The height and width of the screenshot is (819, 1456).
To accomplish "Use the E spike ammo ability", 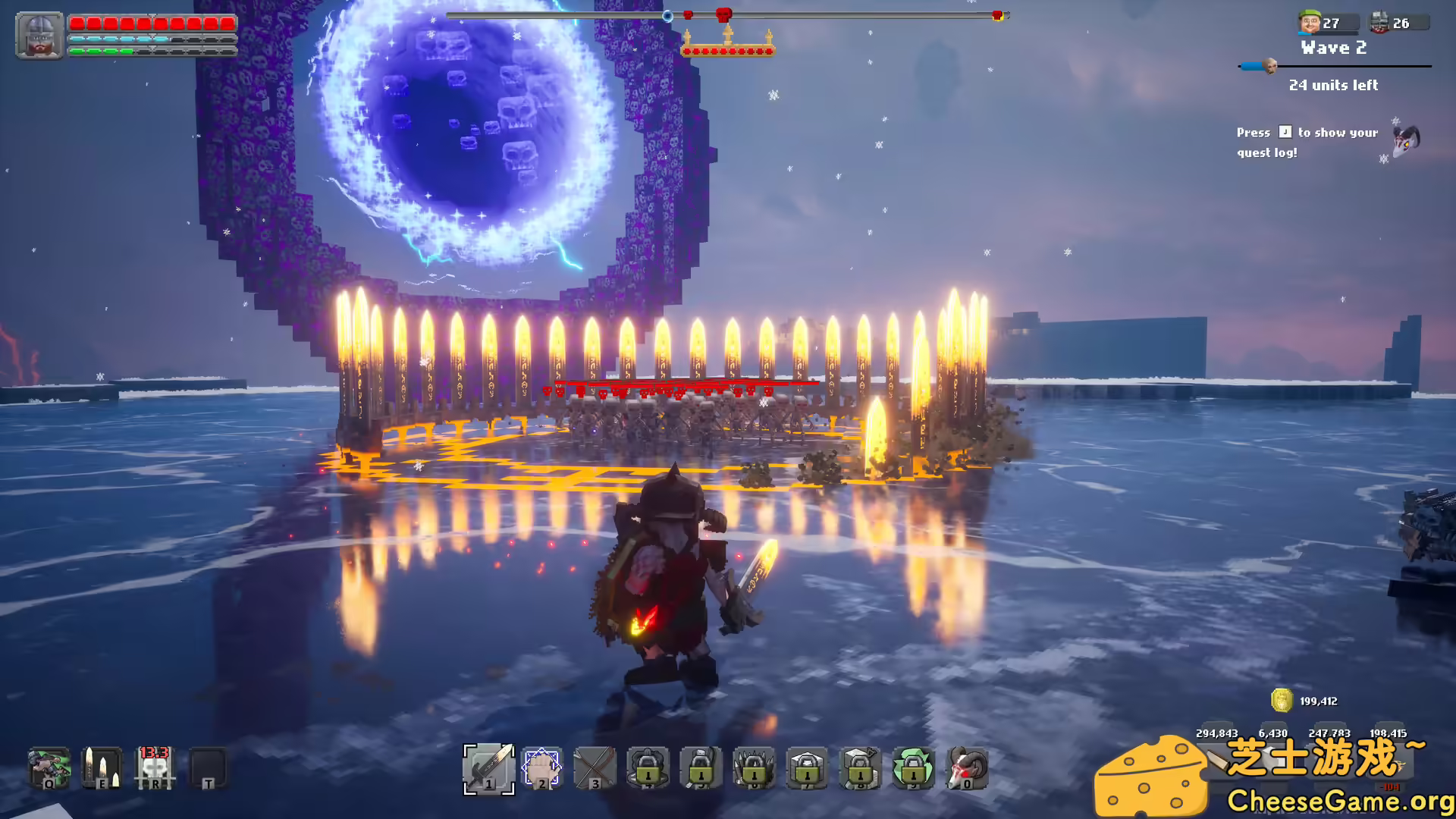I will [102, 768].
